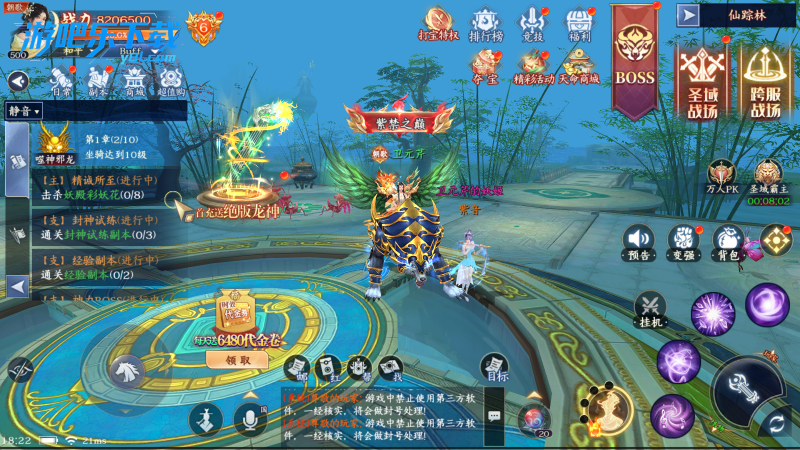Toggle 挂机 auto-battle
The width and height of the screenshot is (800, 450).
pos(651,309)
